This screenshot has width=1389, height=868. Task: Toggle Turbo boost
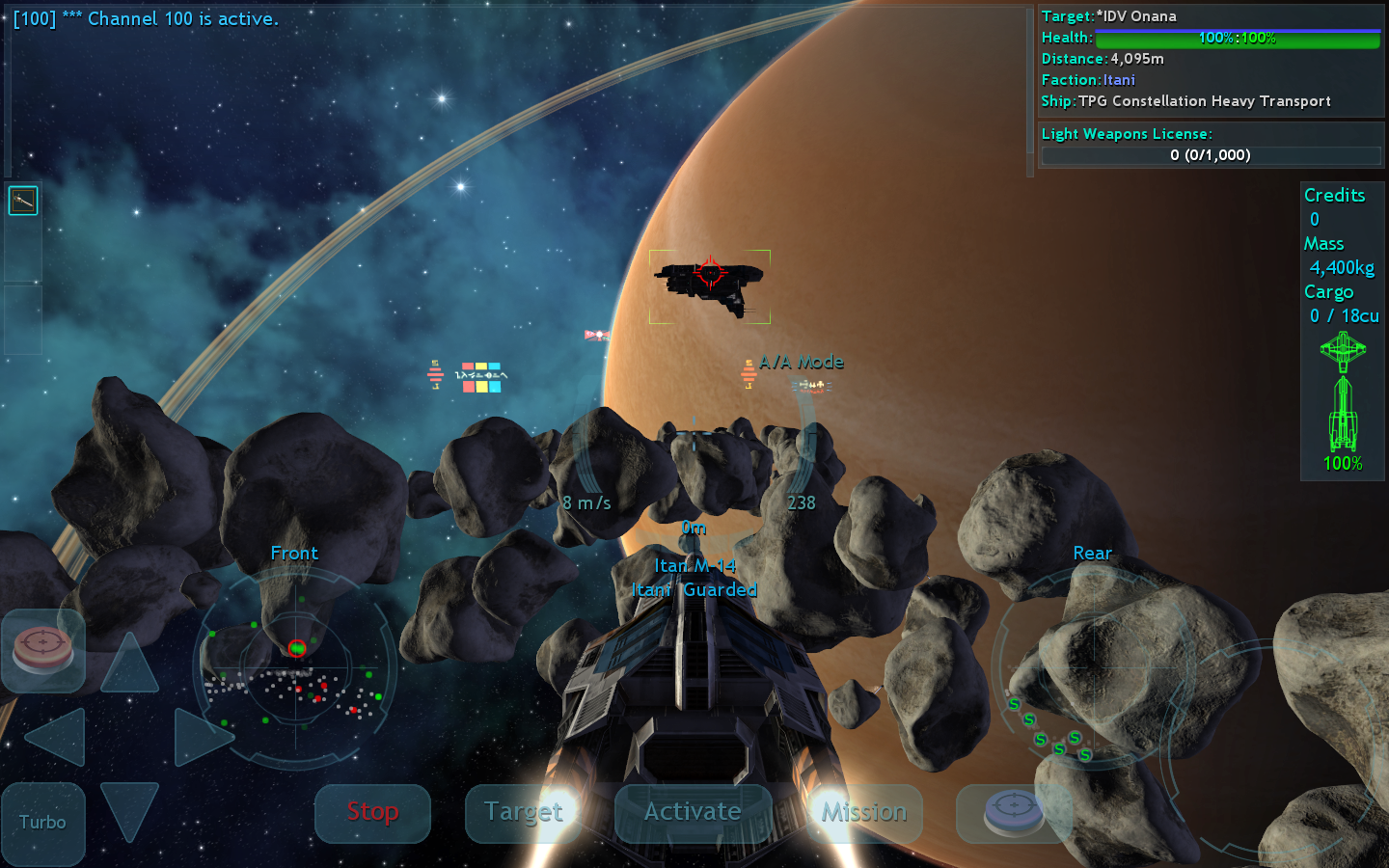pyautogui.click(x=42, y=822)
